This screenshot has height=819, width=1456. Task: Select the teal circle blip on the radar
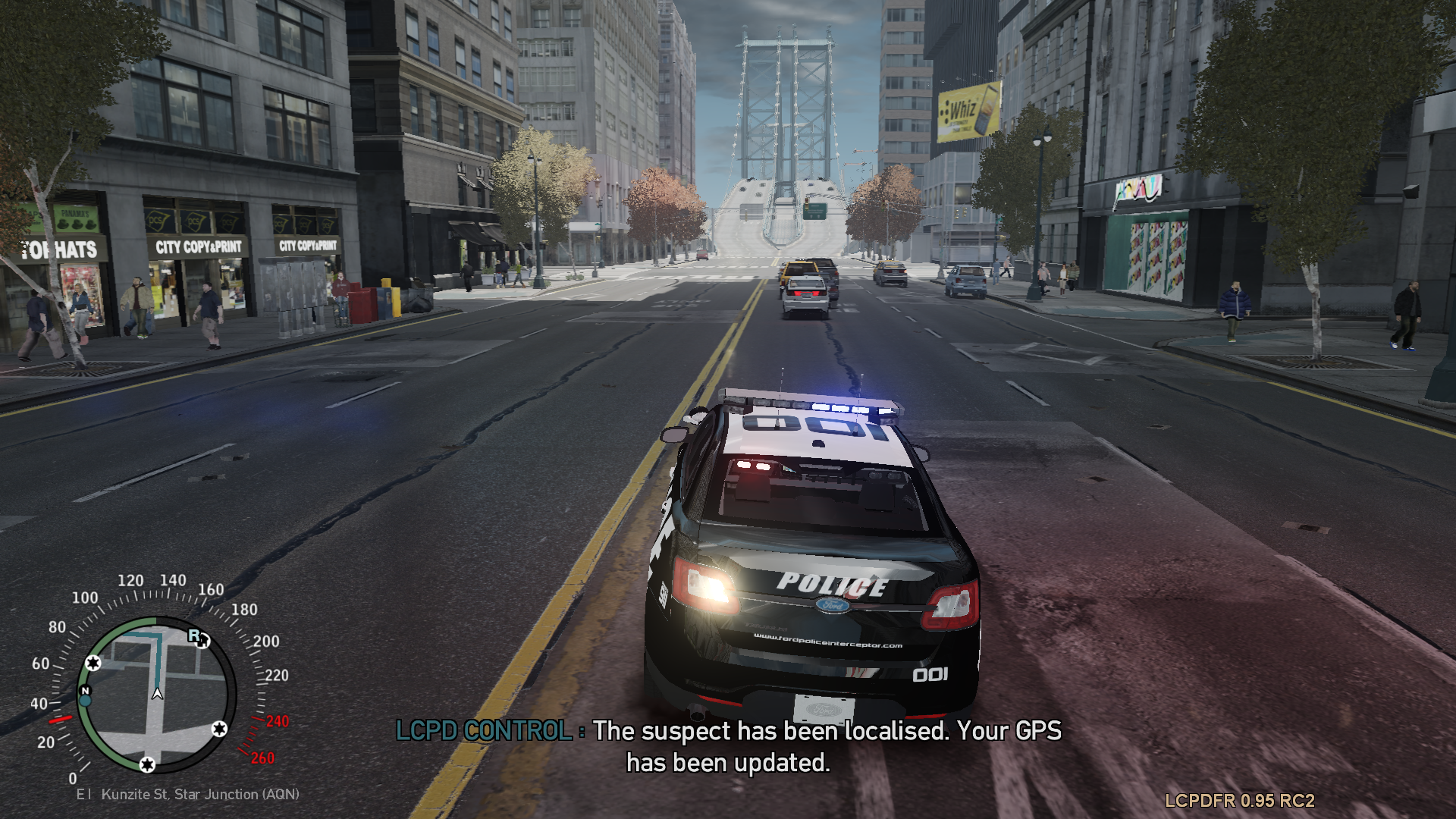coord(85,701)
